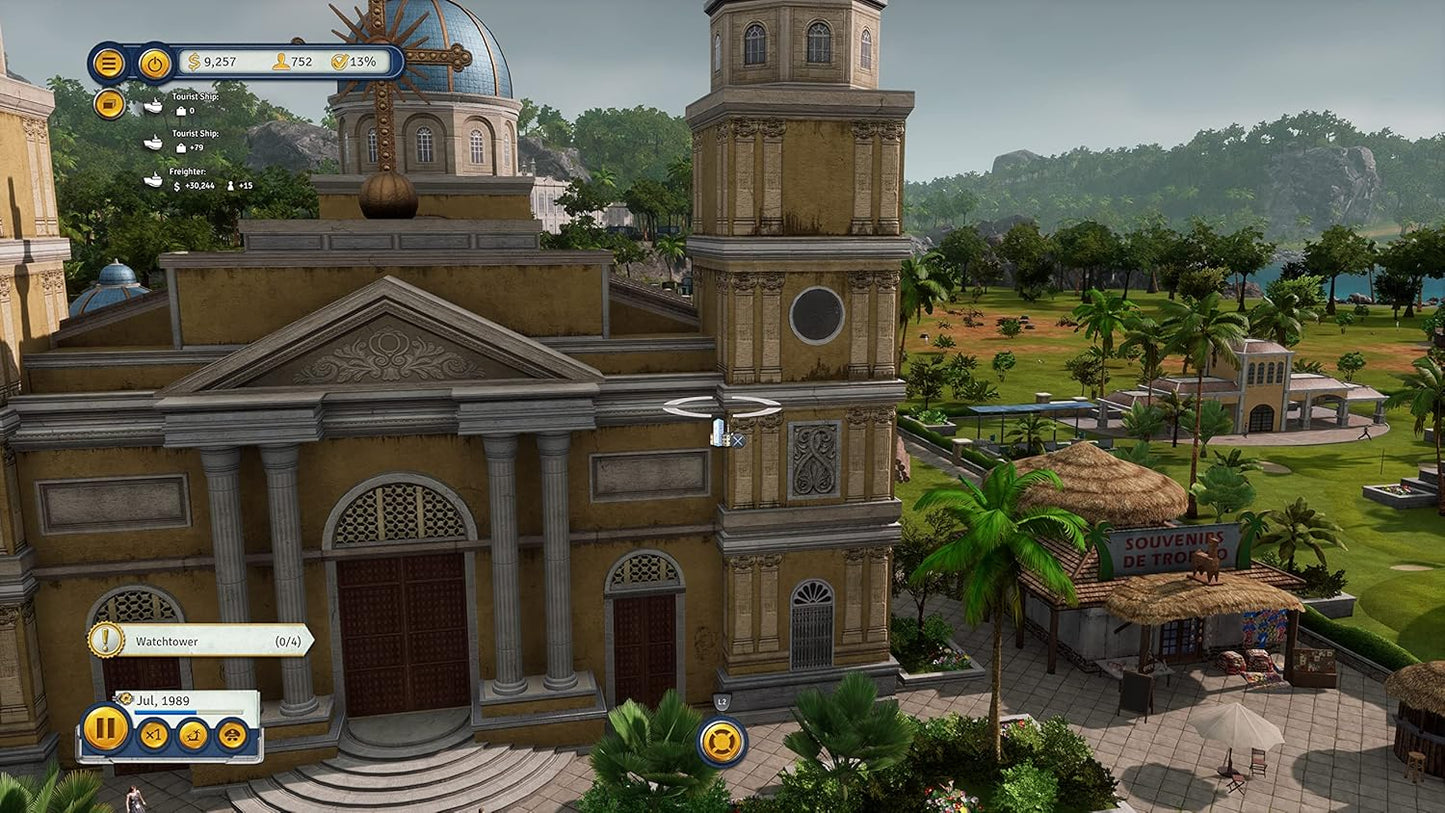Select the button with the capped figure
Image resolution: width=1445 pixels, height=813 pixels.
click(x=232, y=735)
